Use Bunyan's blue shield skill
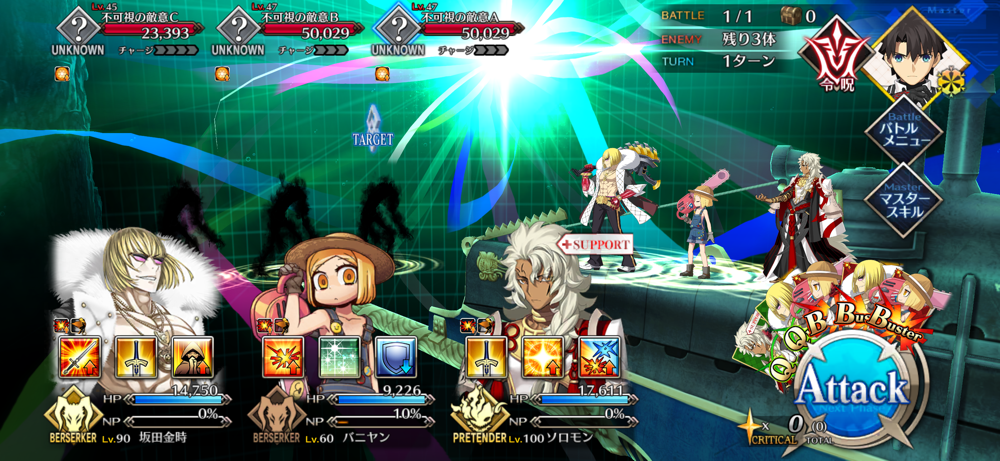 pos(395,357)
